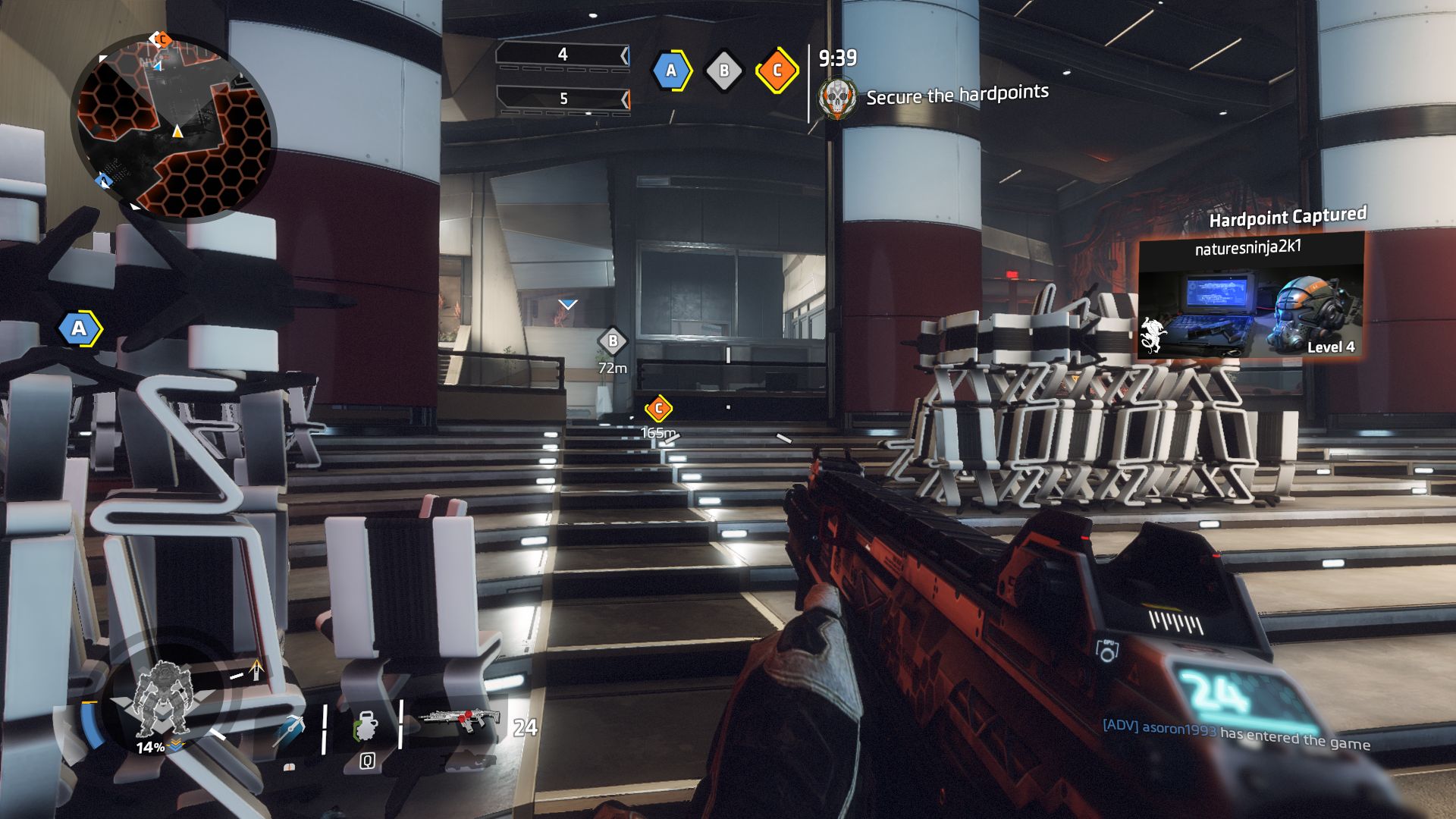Activate the tactical ability icon
1456x819 pixels.
point(290,729)
